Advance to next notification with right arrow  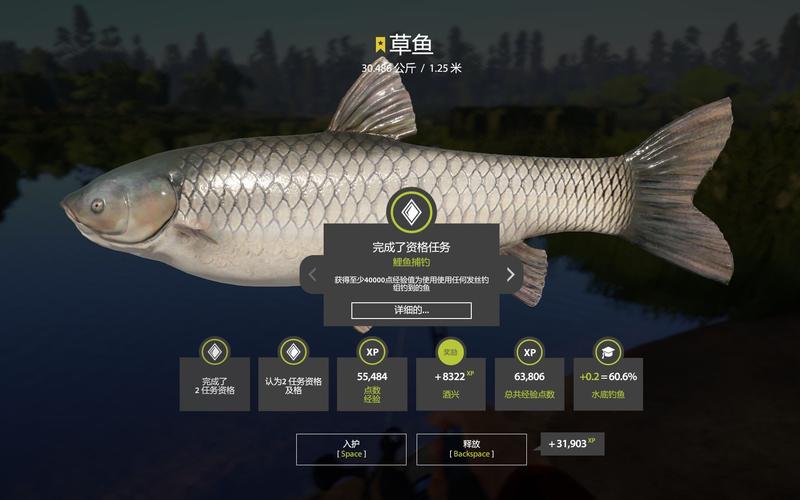510,274
